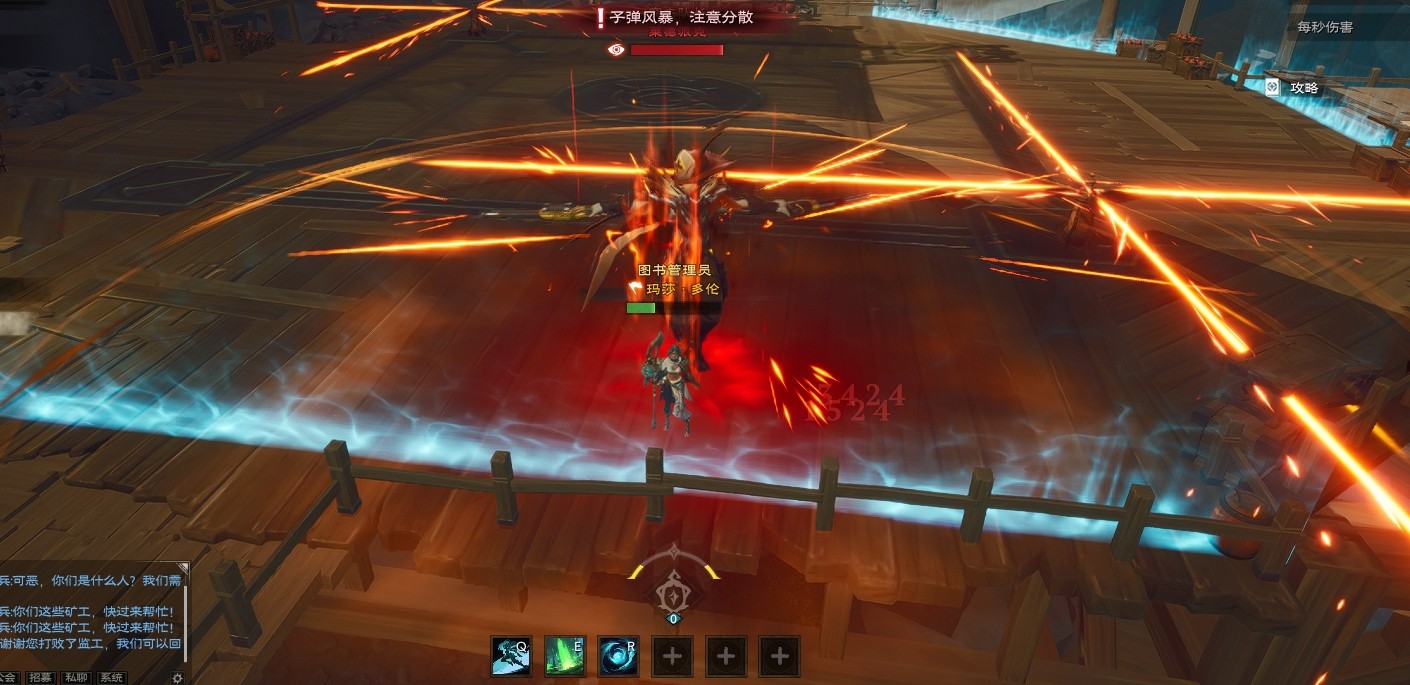The width and height of the screenshot is (1410, 685).
Task: Open the 攻略 strategy guide
Action: pos(1294,87)
